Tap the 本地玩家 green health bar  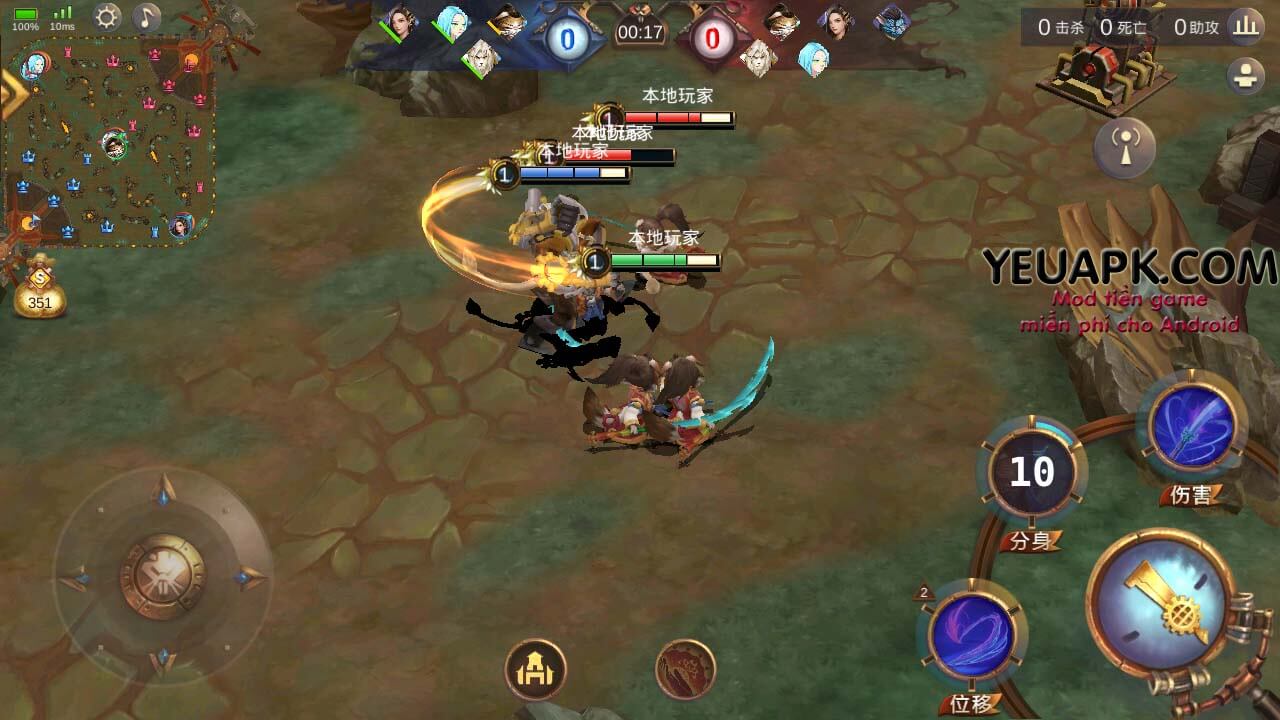point(663,260)
